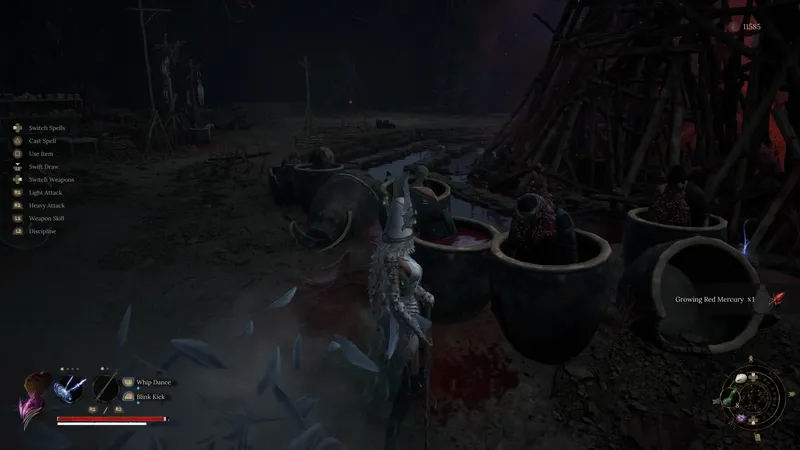Select the white stone item in wheel
The width and height of the screenshot is (800, 450).
coord(742,381)
